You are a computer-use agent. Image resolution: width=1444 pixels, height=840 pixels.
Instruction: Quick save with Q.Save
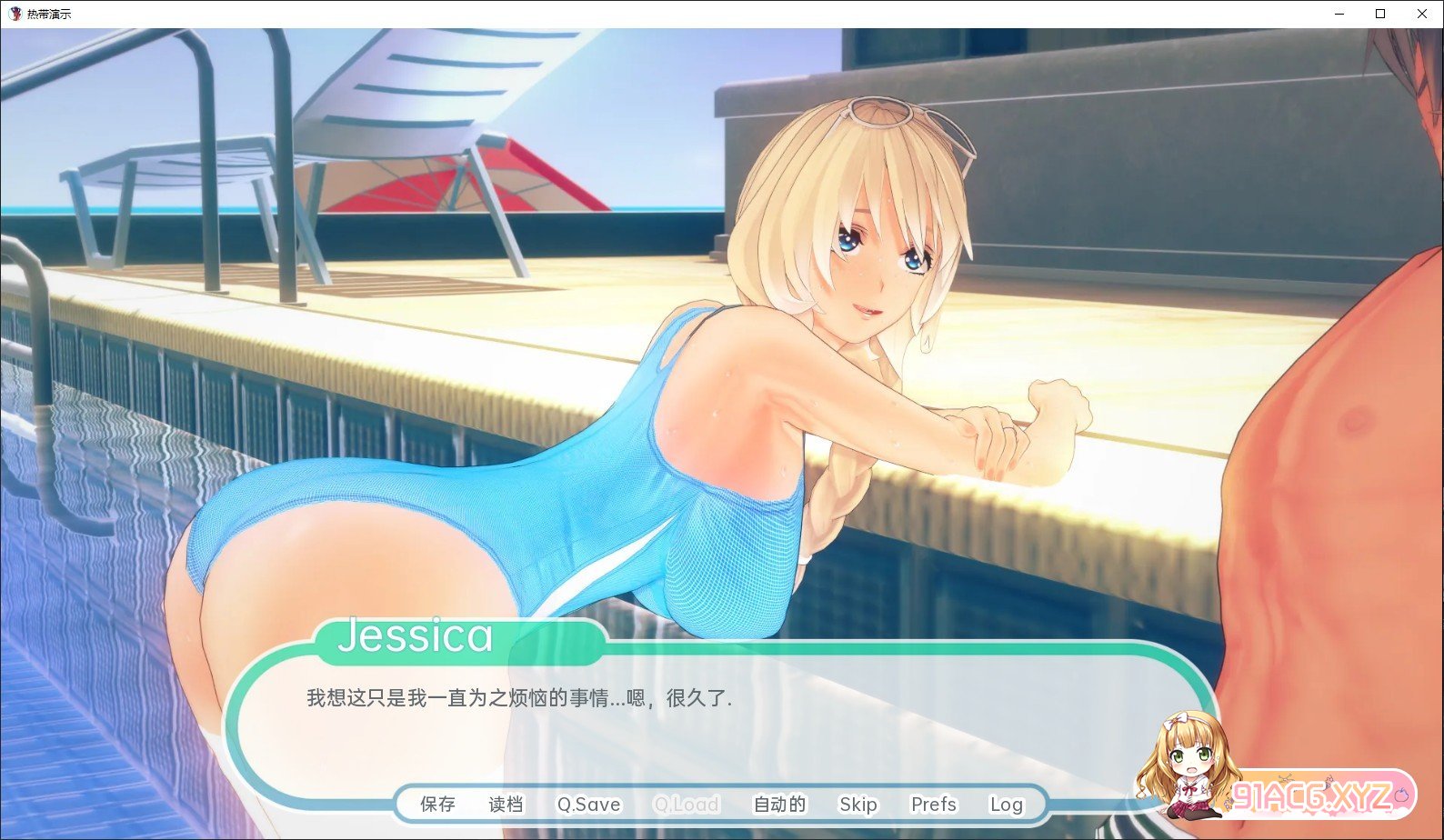click(x=588, y=805)
